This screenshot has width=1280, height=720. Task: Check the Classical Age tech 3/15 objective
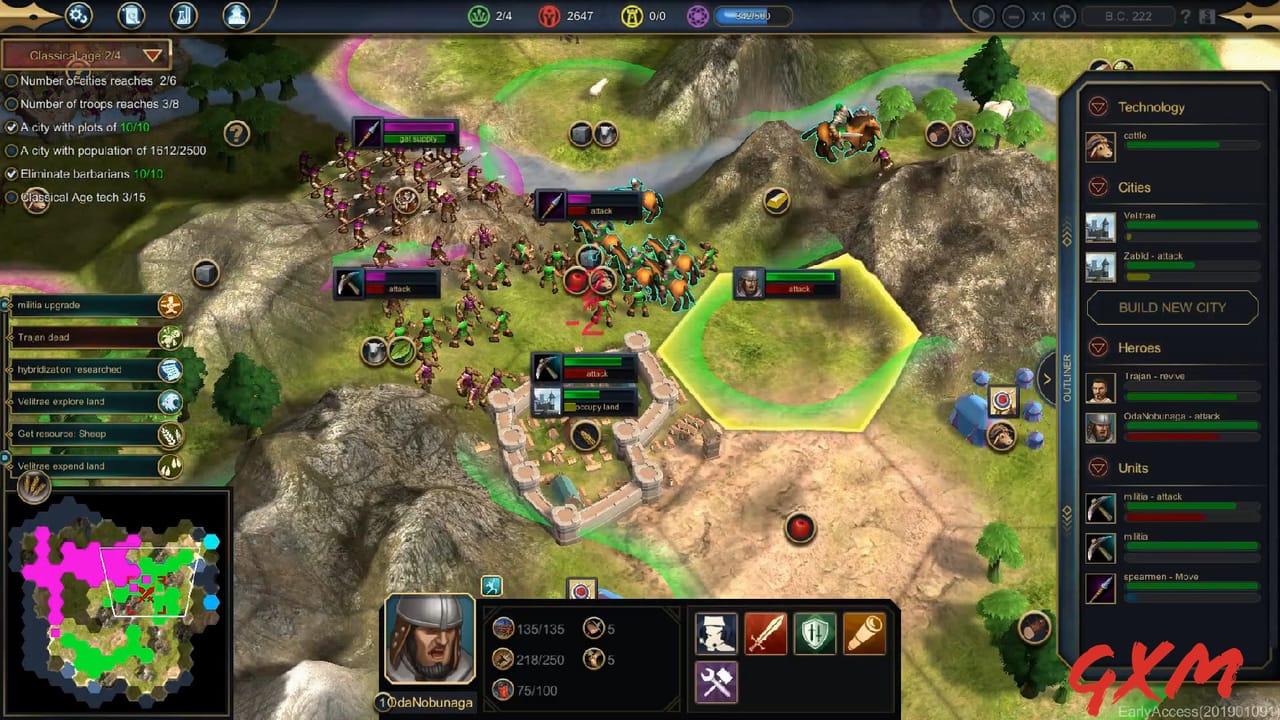tap(12, 197)
